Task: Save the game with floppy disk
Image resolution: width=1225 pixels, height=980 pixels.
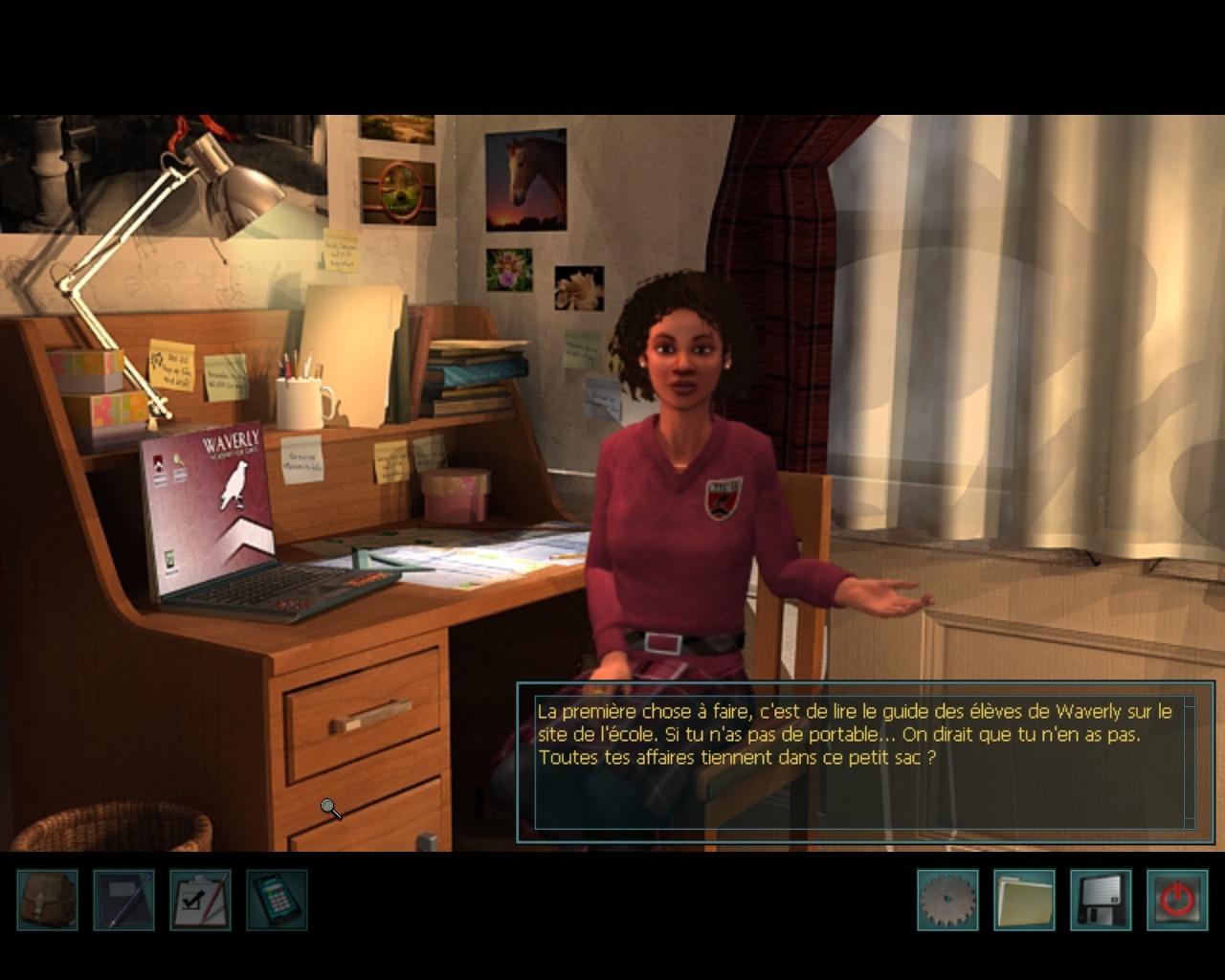Action: click(x=1101, y=900)
